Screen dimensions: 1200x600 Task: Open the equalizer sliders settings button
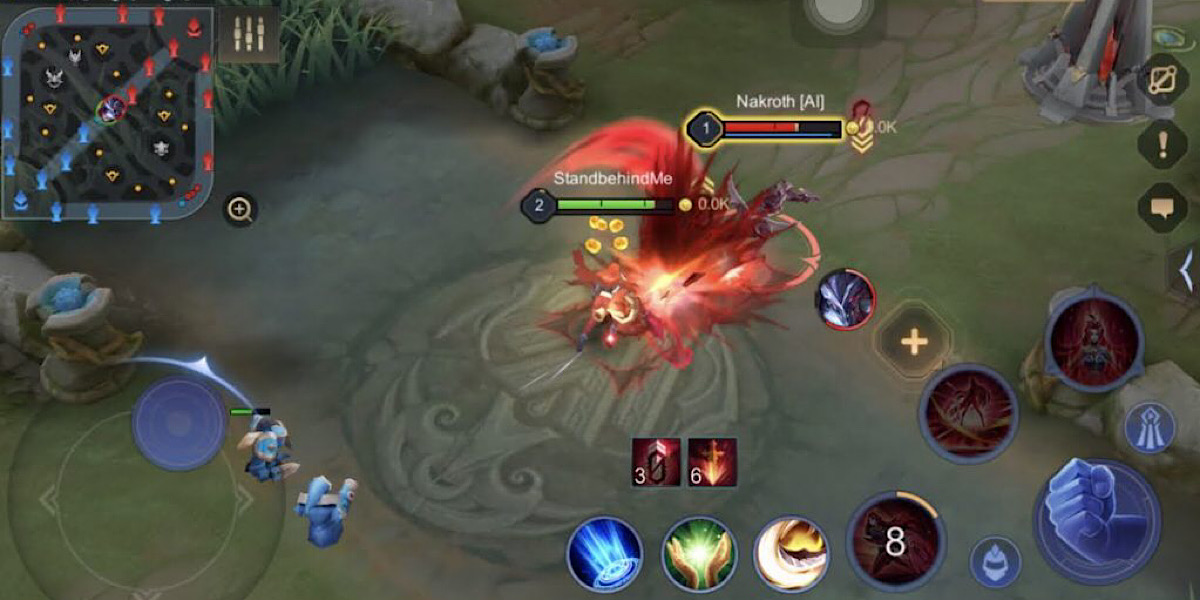(248, 35)
